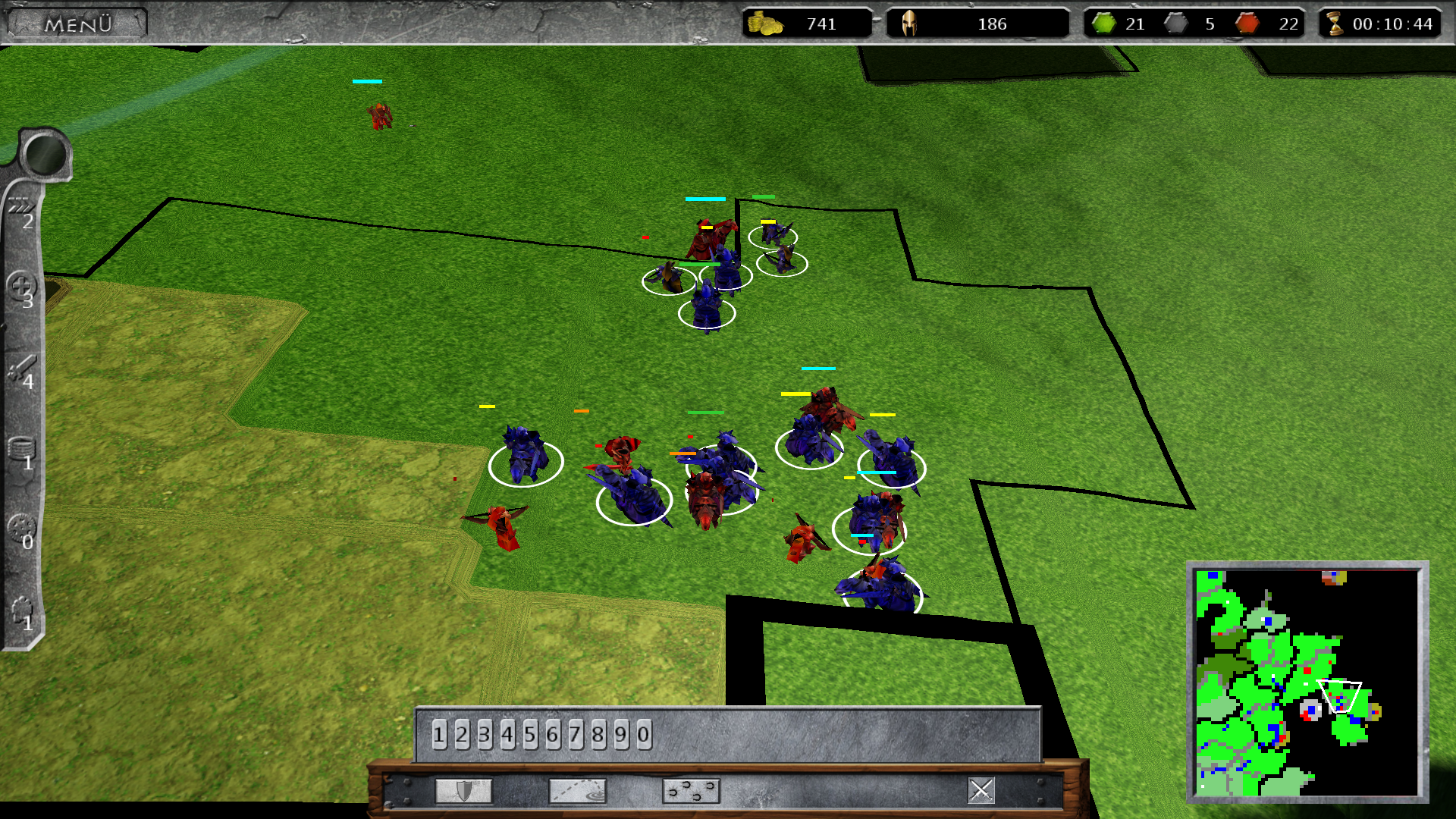Viewport: 1456px width, 819px height.
Task: Select control group 1 button
Action: click(x=439, y=734)
